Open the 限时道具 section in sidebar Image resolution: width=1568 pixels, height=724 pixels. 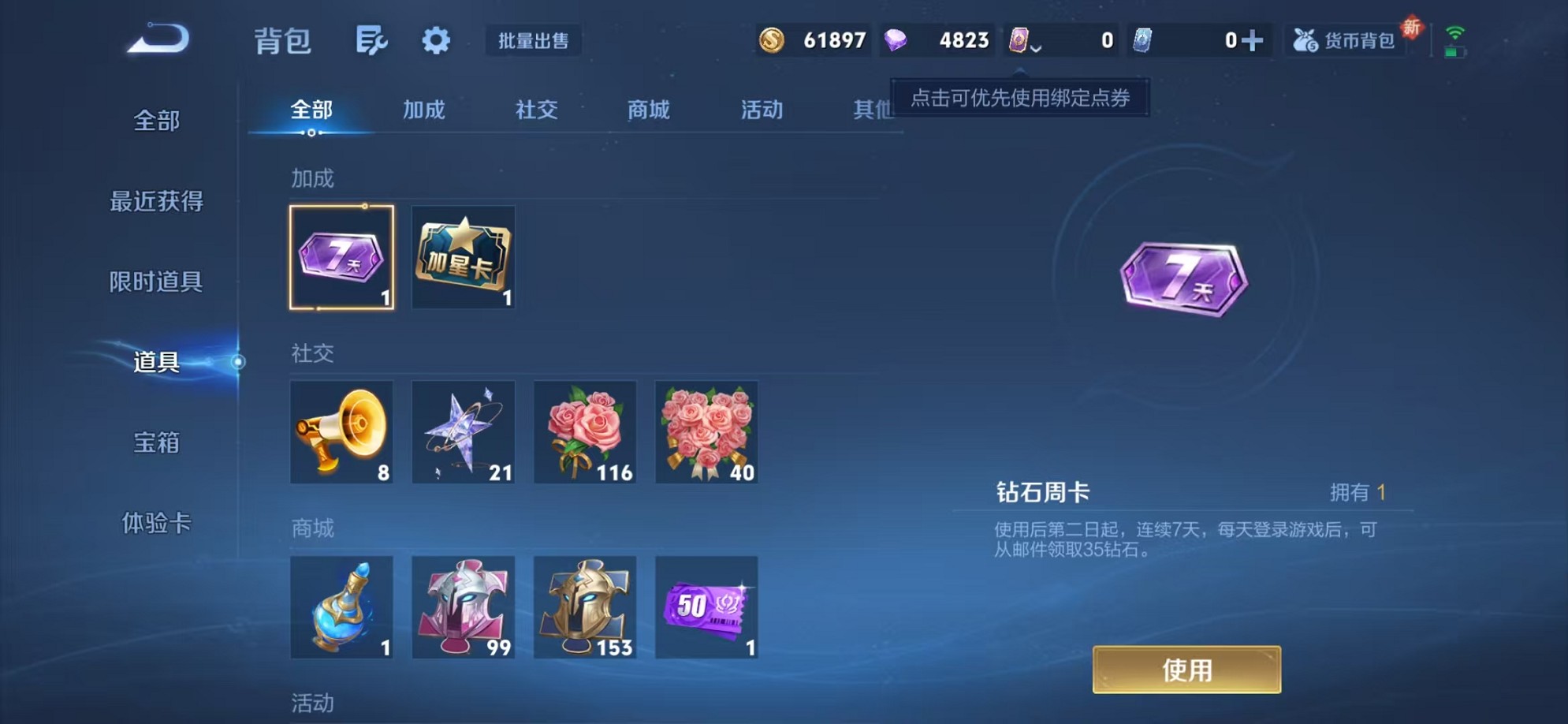click(x=156, y=282)
